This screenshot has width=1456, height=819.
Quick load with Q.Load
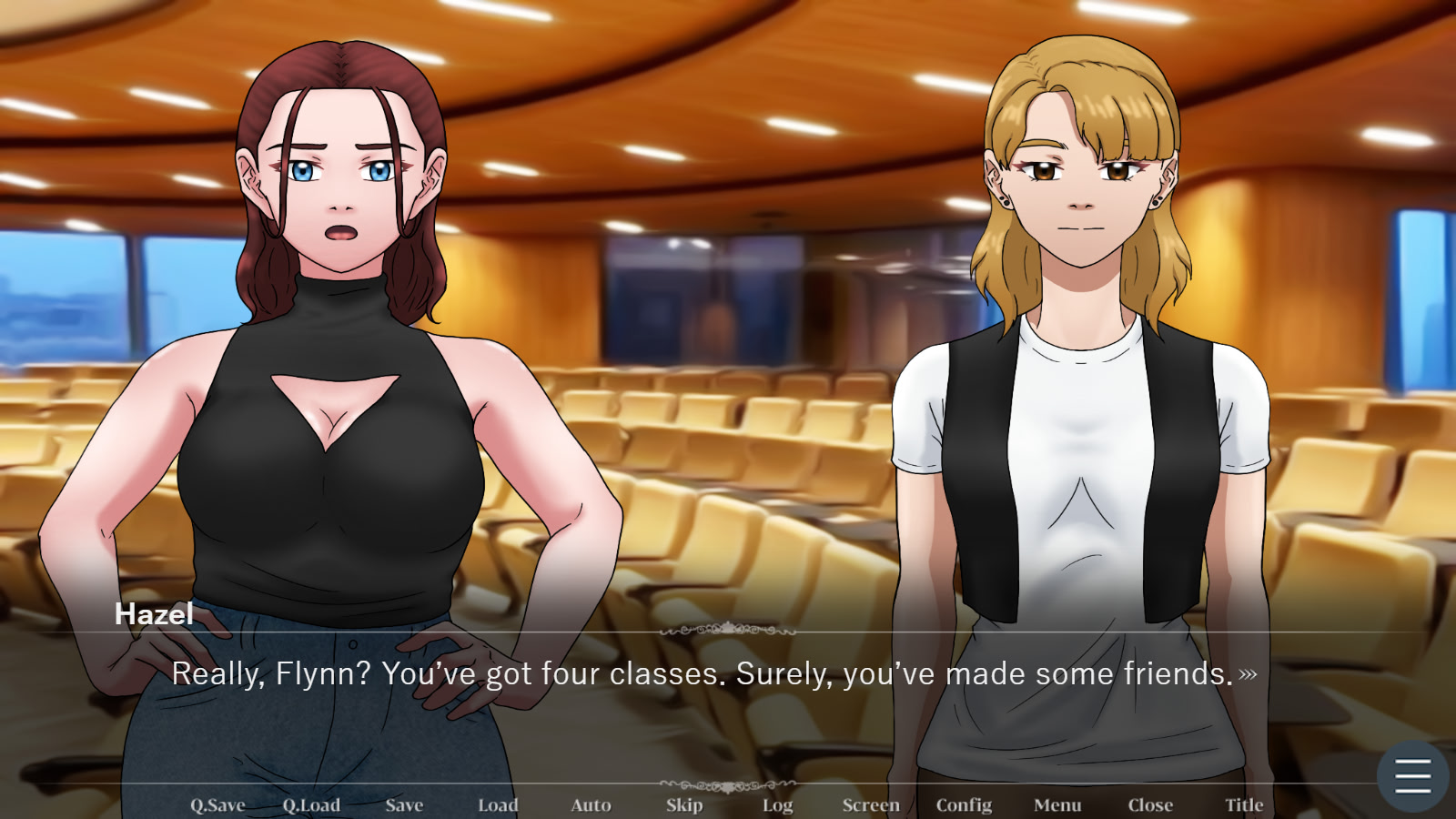(311, 804)
